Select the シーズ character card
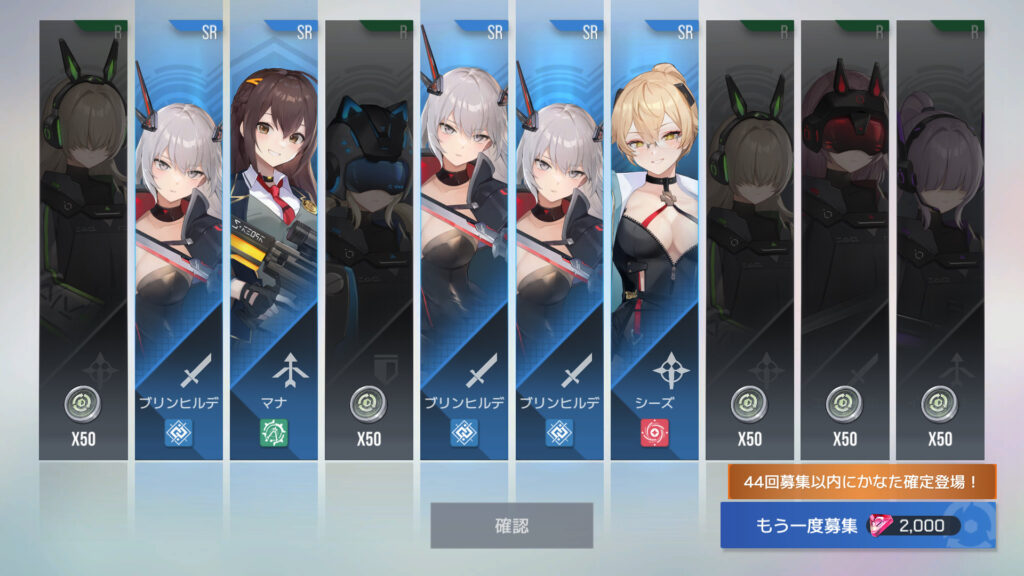Image resolution: width=1024 pixels, height=576 pixels. pos(654,240)
